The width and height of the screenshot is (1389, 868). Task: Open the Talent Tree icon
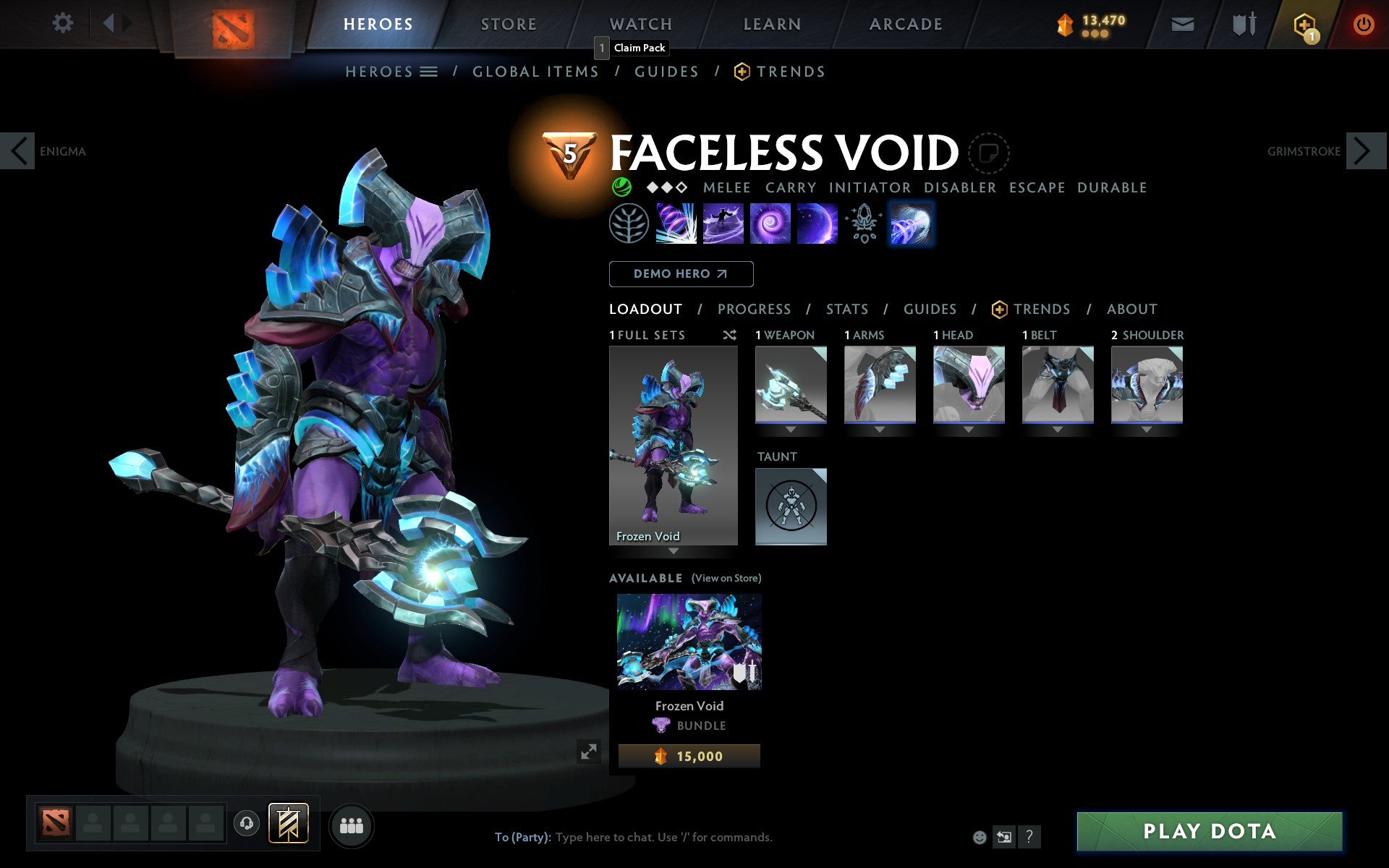click(x=628, y=223)
